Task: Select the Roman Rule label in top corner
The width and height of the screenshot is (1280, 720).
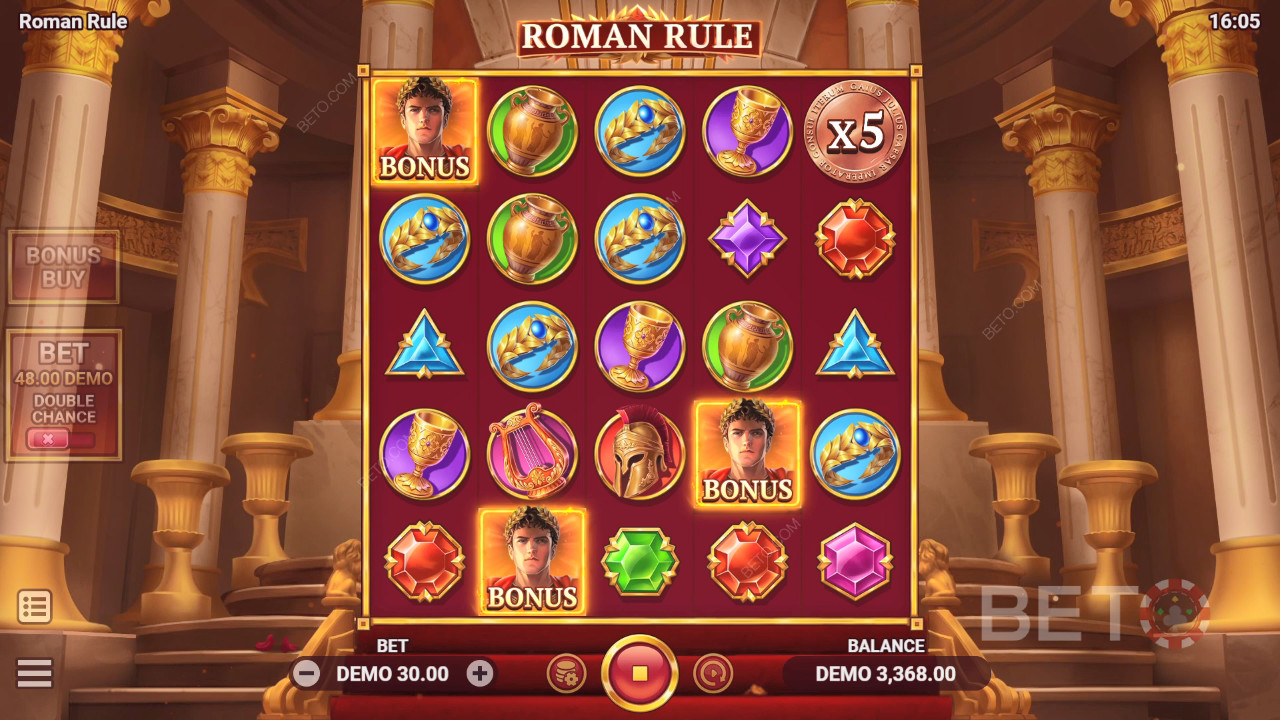Action: pos(71,21)
